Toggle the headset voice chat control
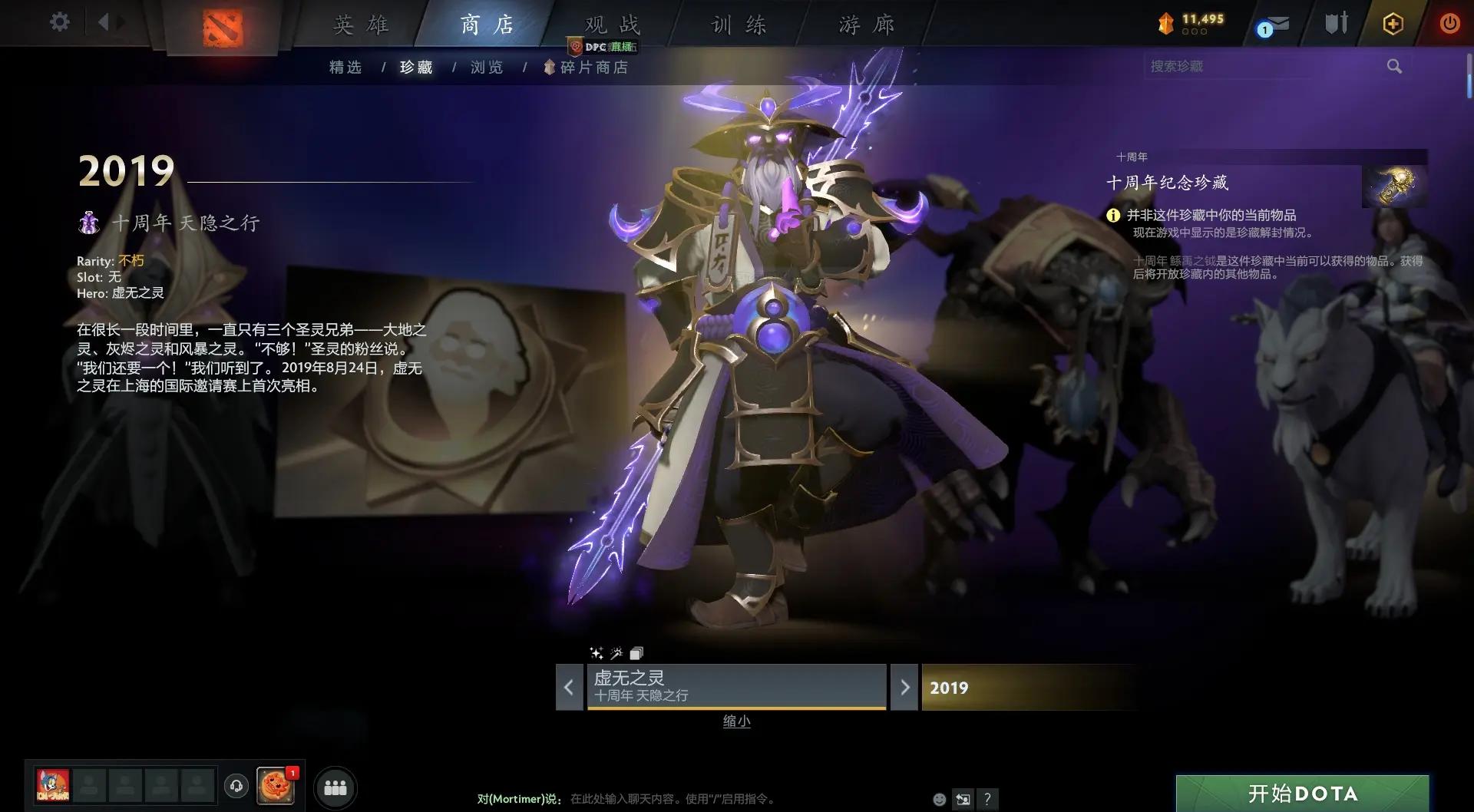The height and width of the screenshot is (812, 1474). point(236,786)
